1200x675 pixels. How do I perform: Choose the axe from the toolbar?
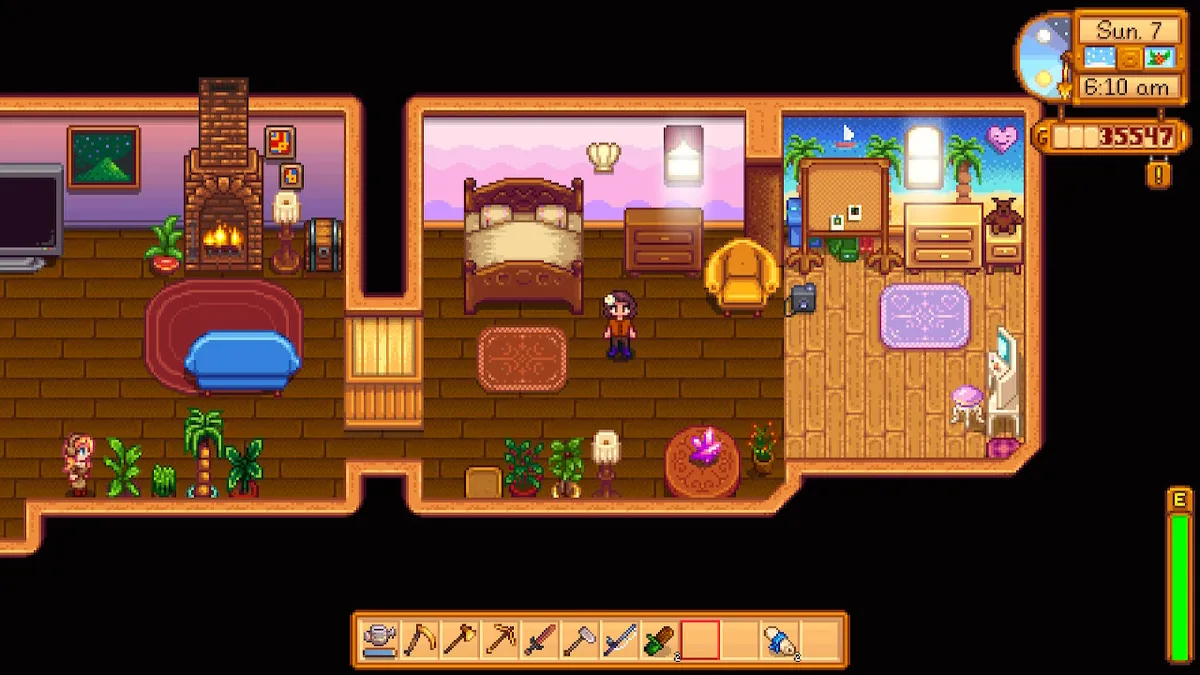click(460, 639)
